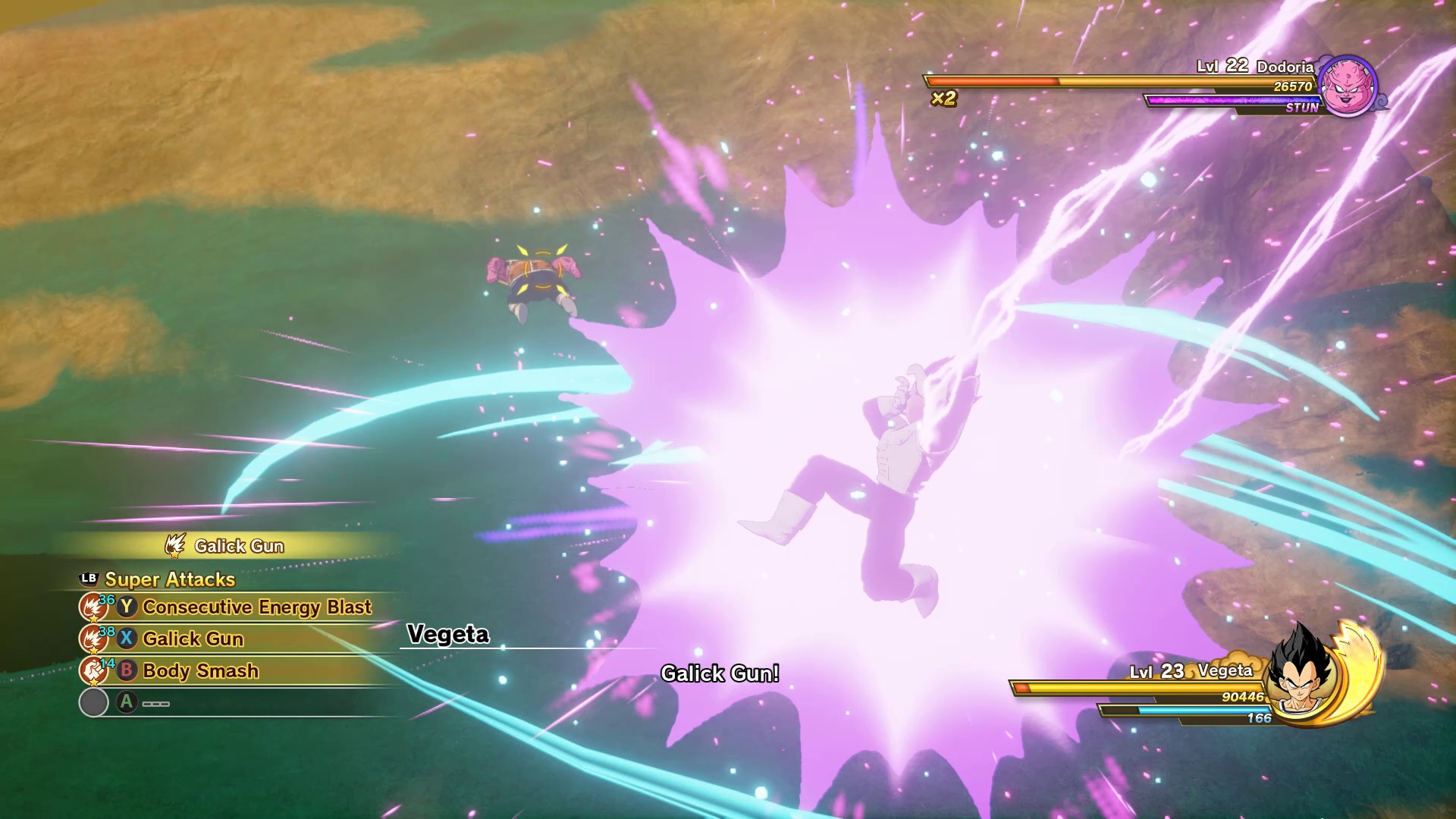This screenshot has height=819, width=1456.
Task: Select the empty fourth super attack slot
Action: 155,703
